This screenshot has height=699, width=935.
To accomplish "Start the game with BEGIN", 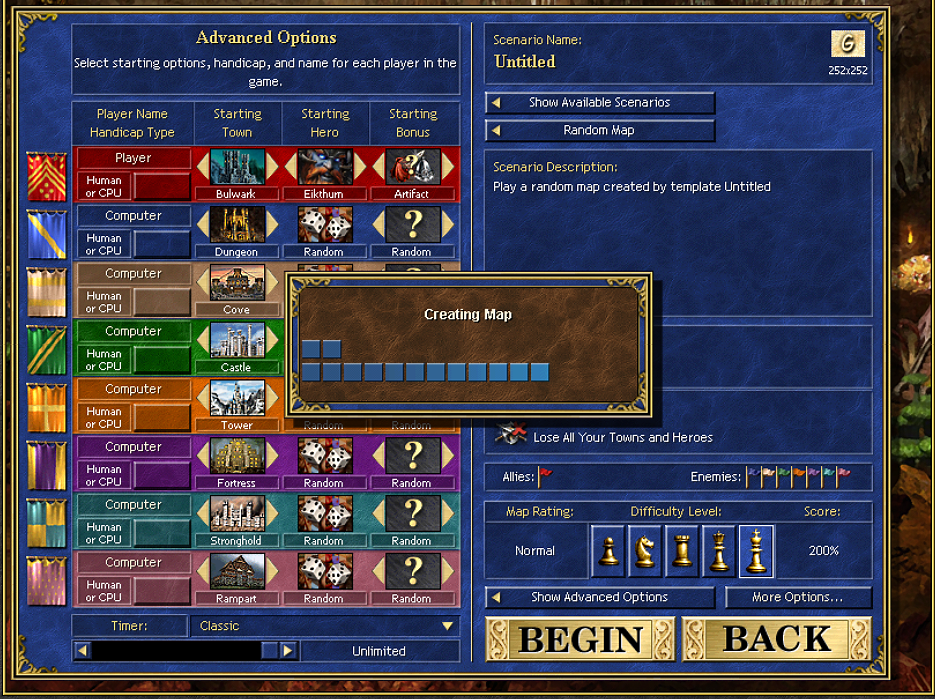I will pyautogui.click(x=580, y=638).
